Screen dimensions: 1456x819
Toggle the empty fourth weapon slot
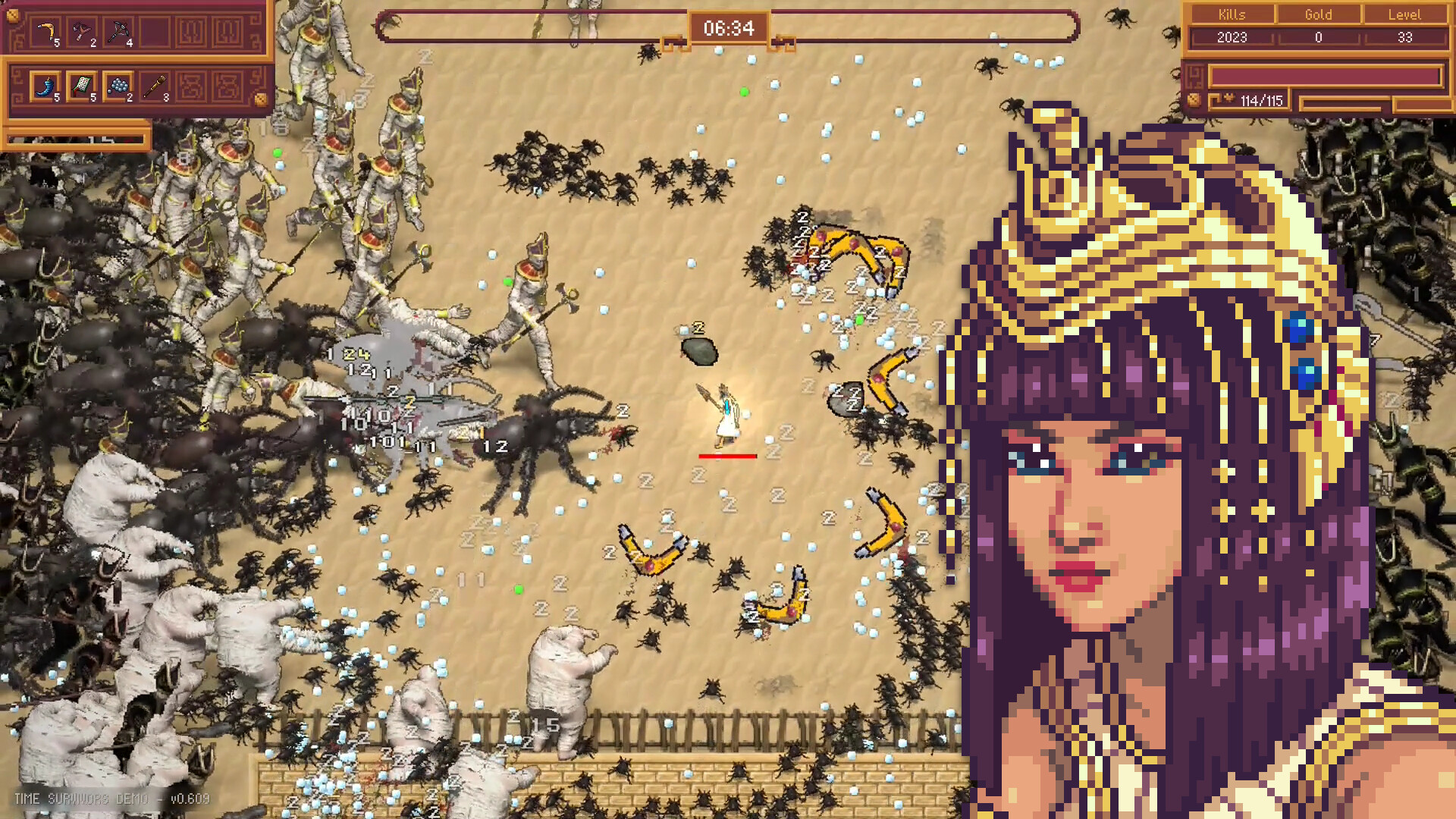point(153,32)
